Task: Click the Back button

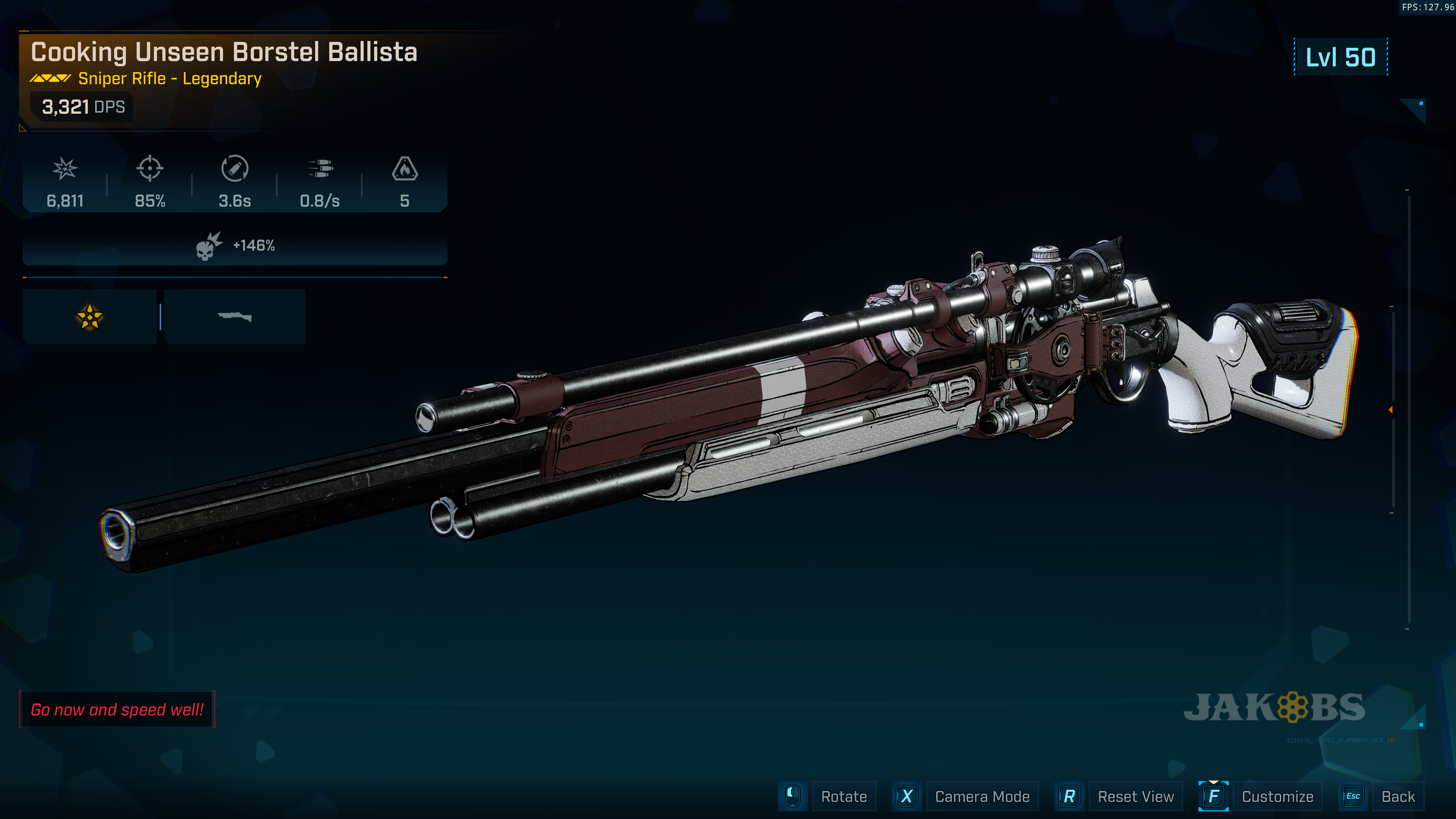Action: 1397,796
